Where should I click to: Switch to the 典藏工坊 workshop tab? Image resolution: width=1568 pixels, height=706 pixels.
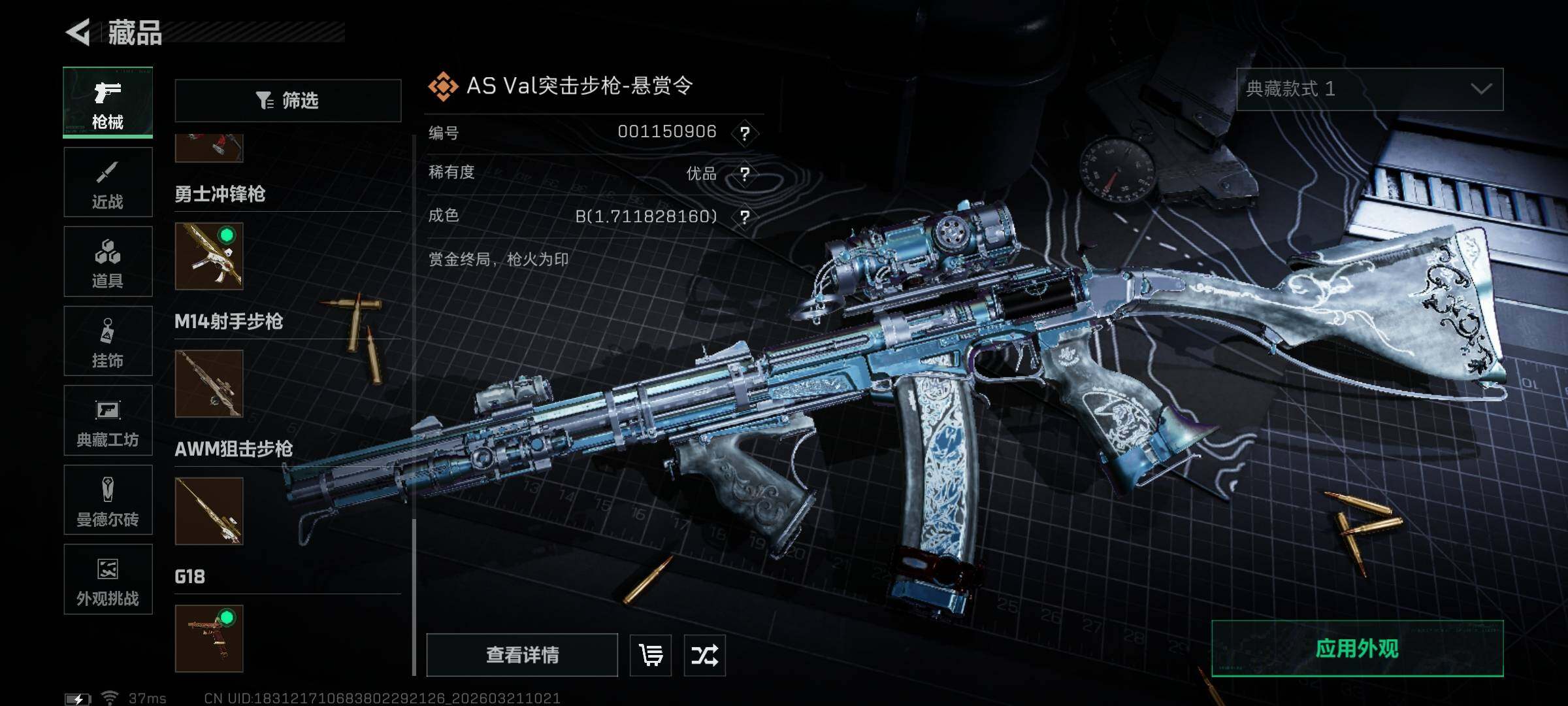[x=108, y=420]
